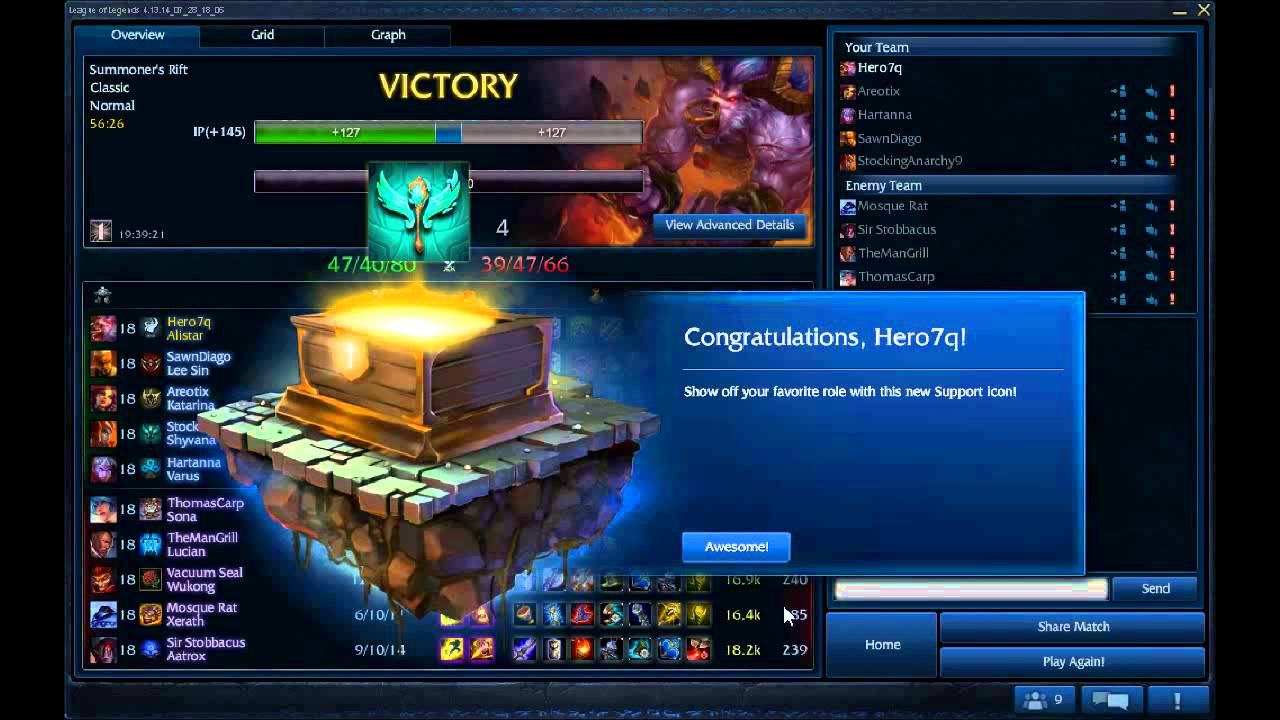The width and height of the screenshot is (1280, 720).
Task: Expand details for StockingAnarchy9
Action: click(1119, 162)
